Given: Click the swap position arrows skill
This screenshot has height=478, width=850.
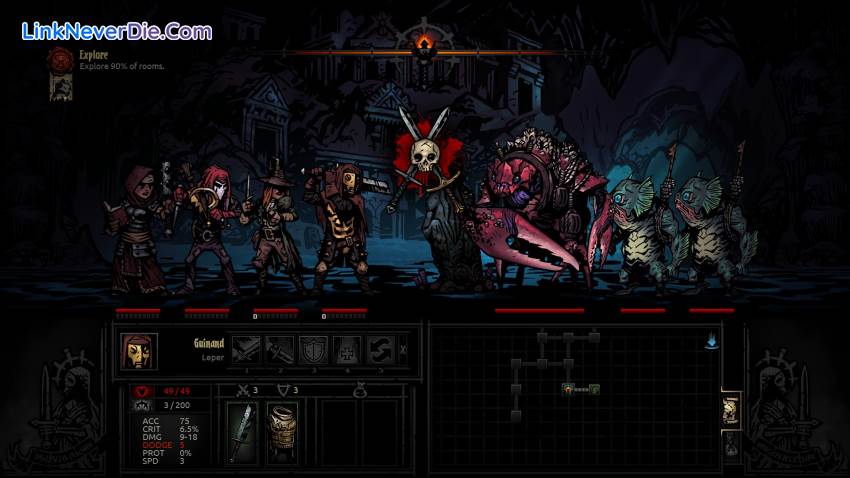Looking at the screenshot, I should [379, 350].
